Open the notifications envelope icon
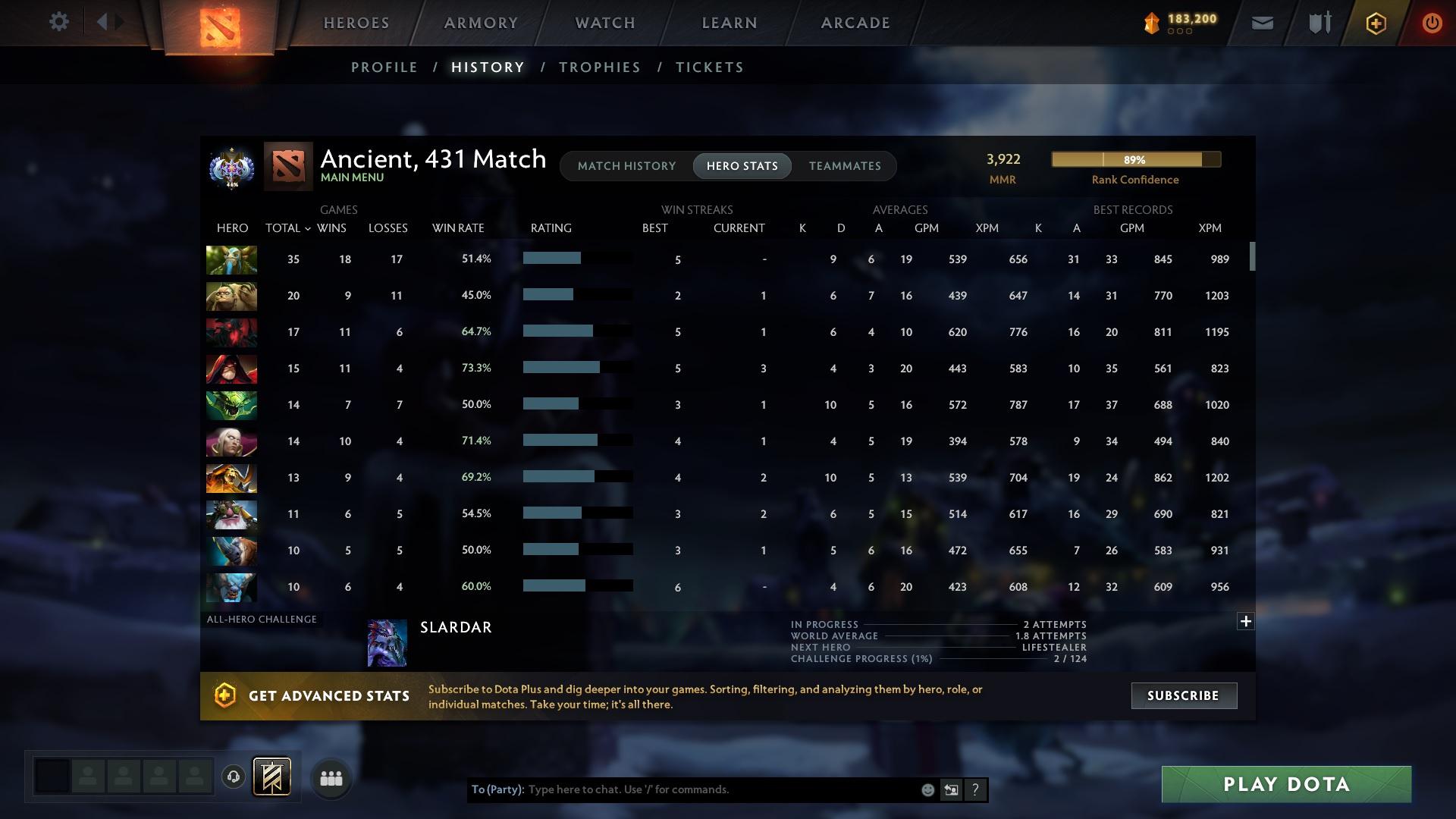Viewport: 1456px width, 819px height. (x=1261, y=23)
